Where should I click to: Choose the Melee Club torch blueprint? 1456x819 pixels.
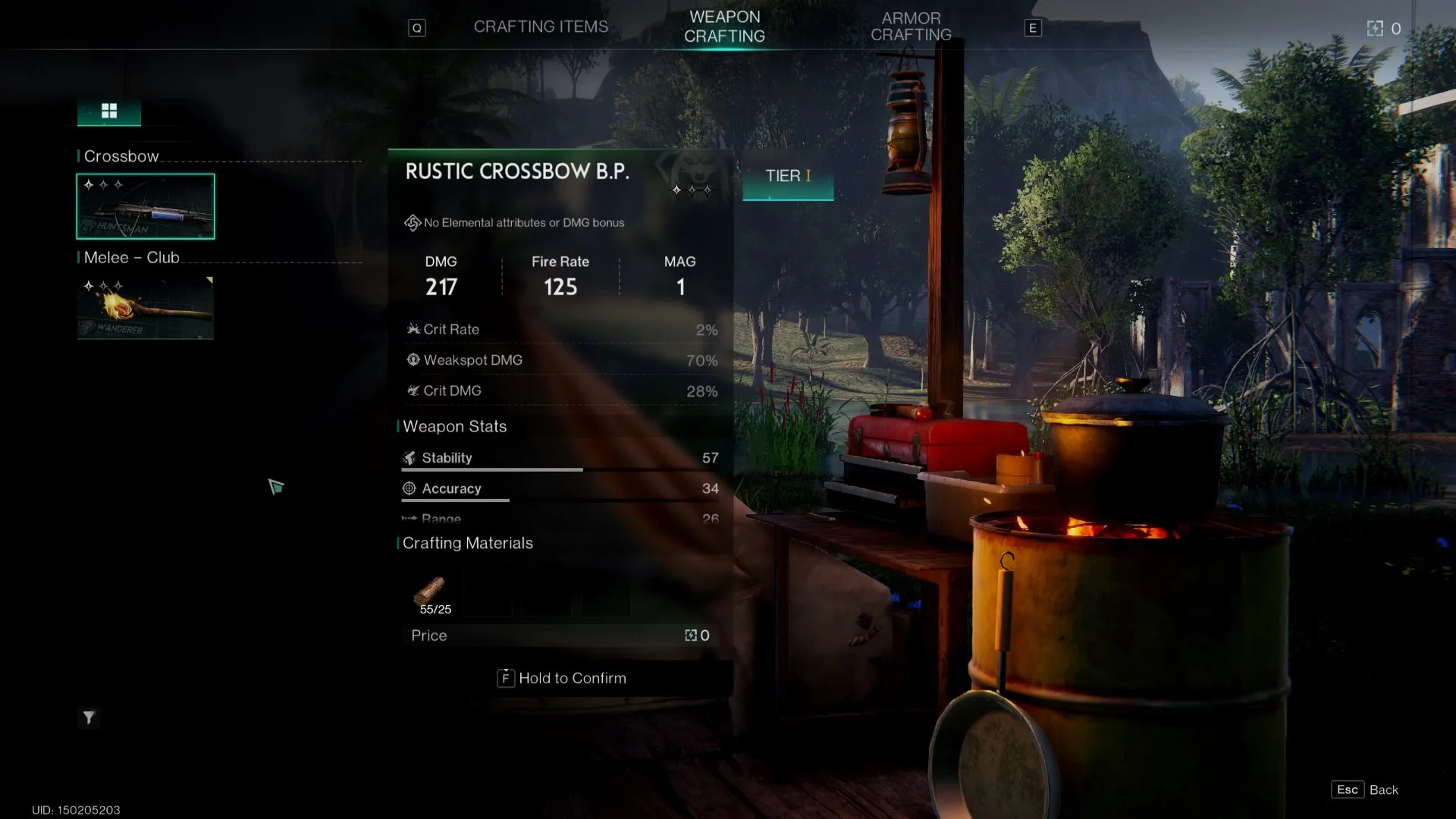(x=146, y=308)
